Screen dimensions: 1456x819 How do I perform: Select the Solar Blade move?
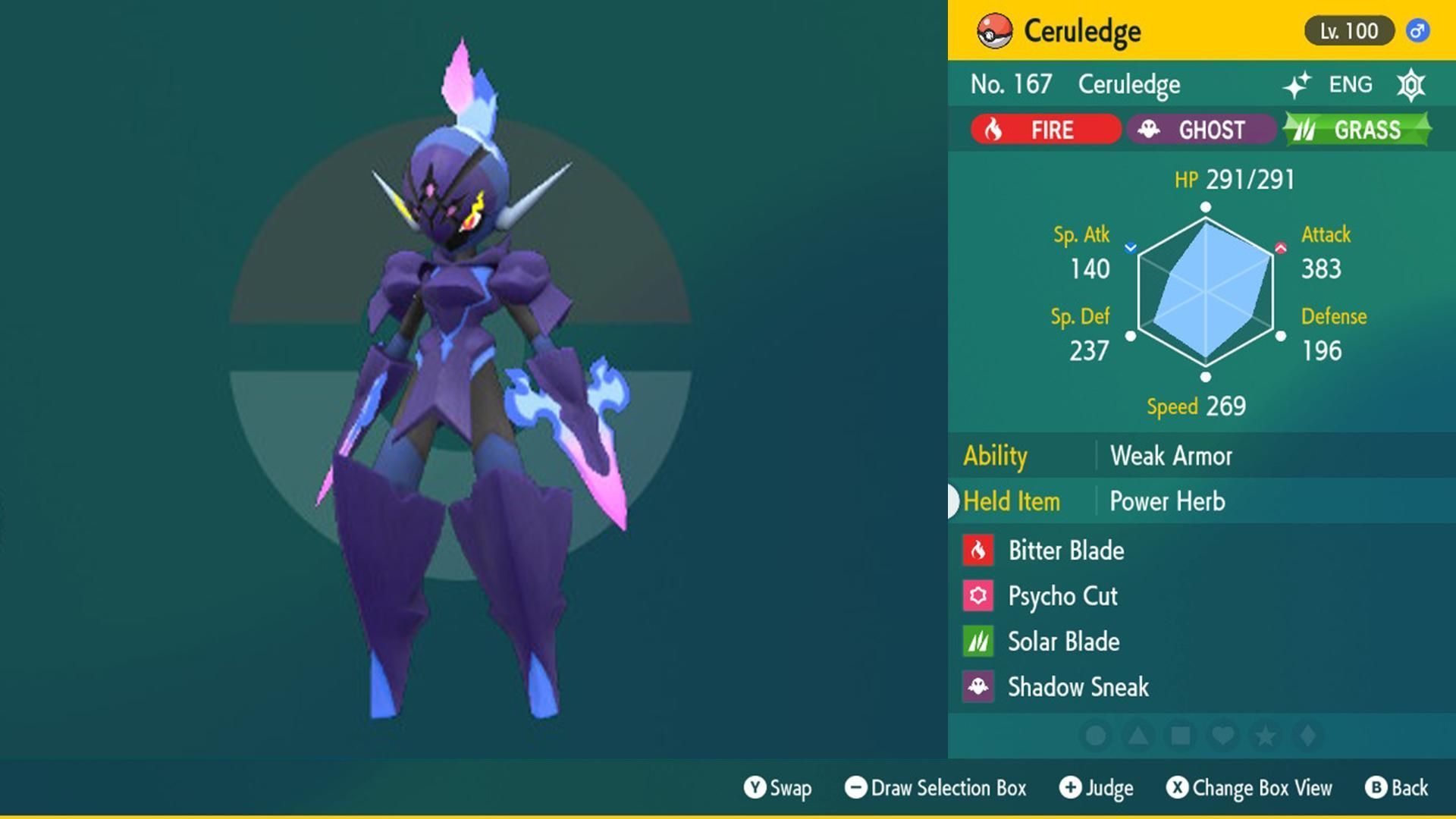point(1063,642)
